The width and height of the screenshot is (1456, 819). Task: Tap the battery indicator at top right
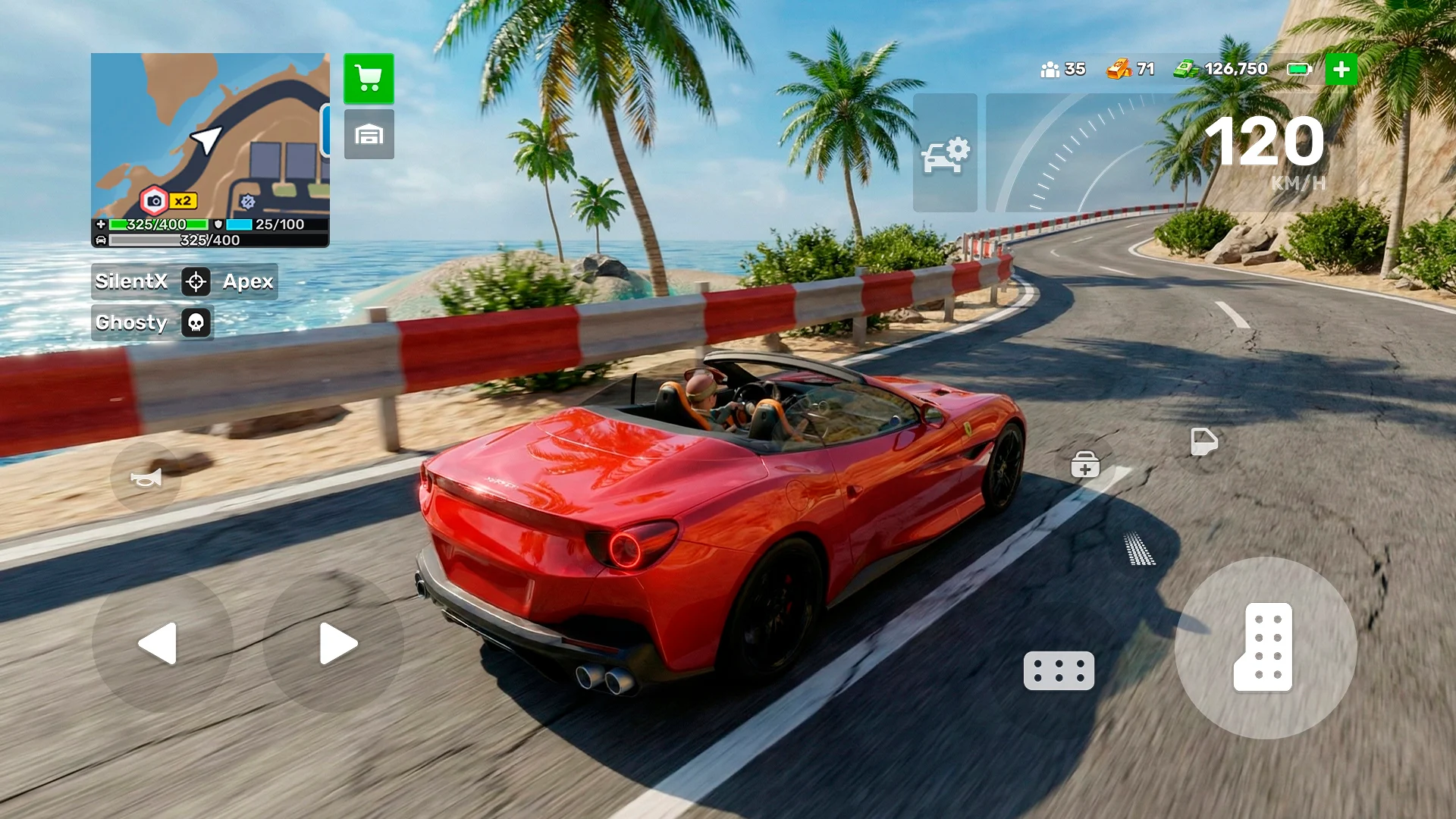pyautogui.click(x=1298, y=69)
